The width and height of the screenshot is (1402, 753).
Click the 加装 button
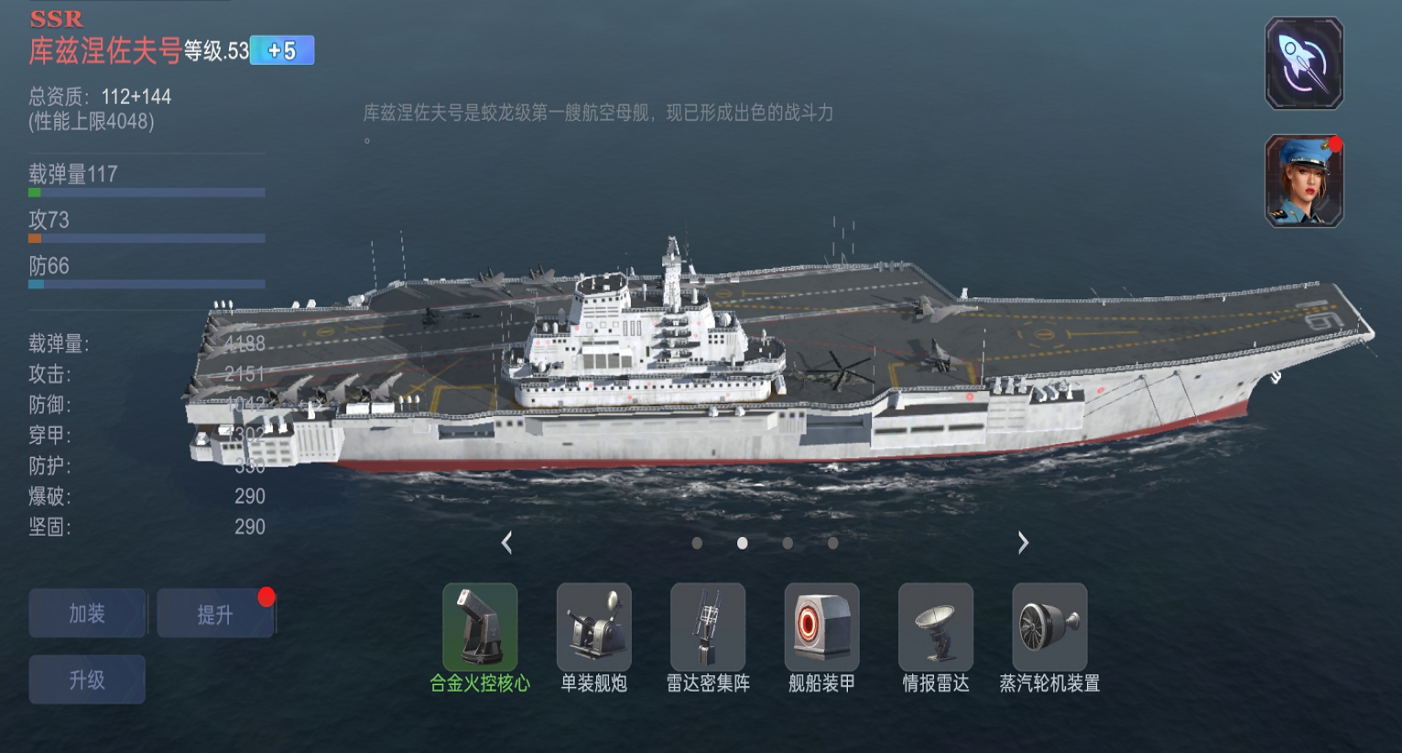coord(87,613)
